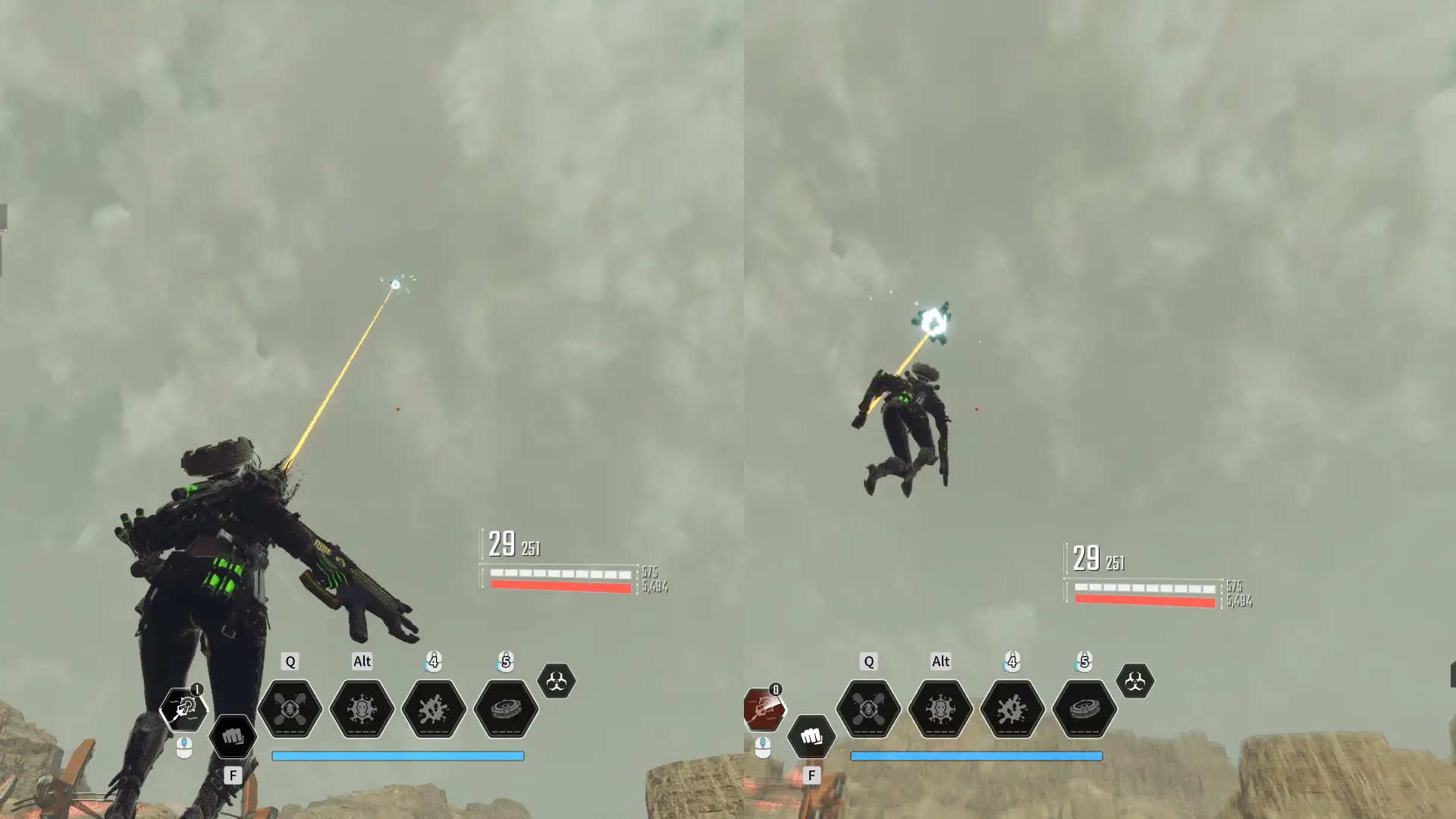Click the red health bar
The height and width of the screenshot is (819, 1456).
click(560, 588)
